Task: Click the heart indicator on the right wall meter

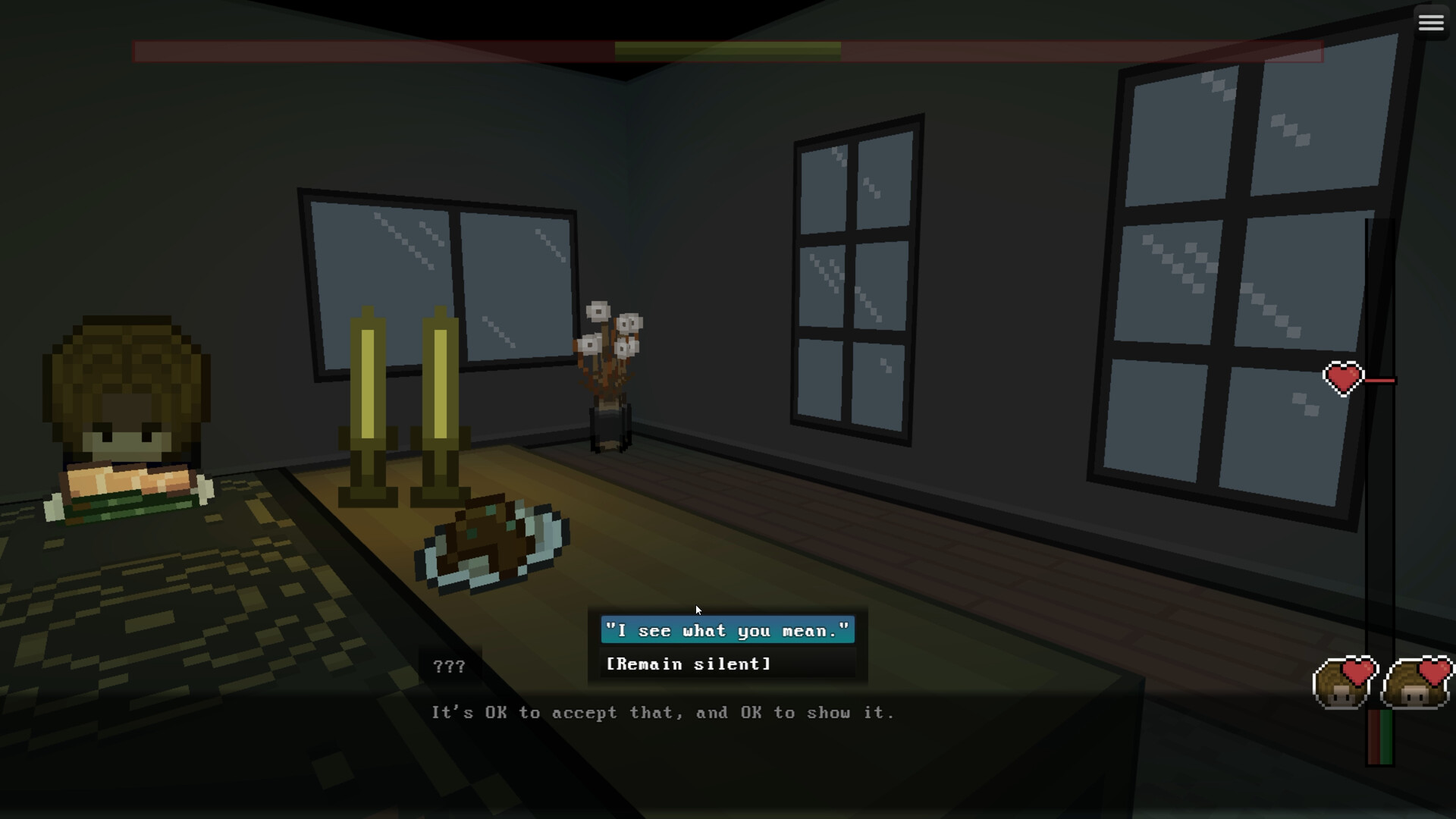Action: (x=1342, y=378)
